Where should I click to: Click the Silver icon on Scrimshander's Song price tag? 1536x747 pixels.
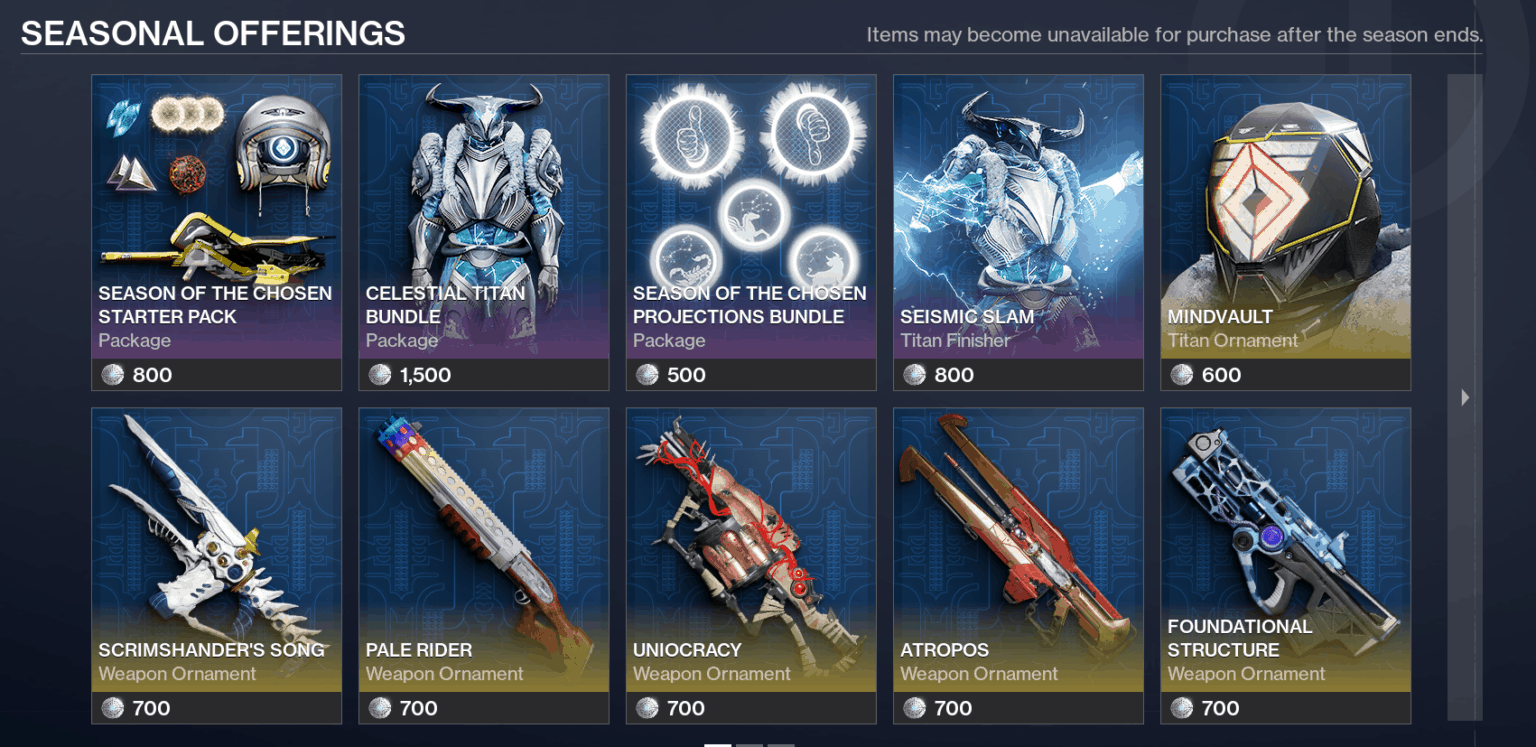pyautogui.click(x=111, y=708)
